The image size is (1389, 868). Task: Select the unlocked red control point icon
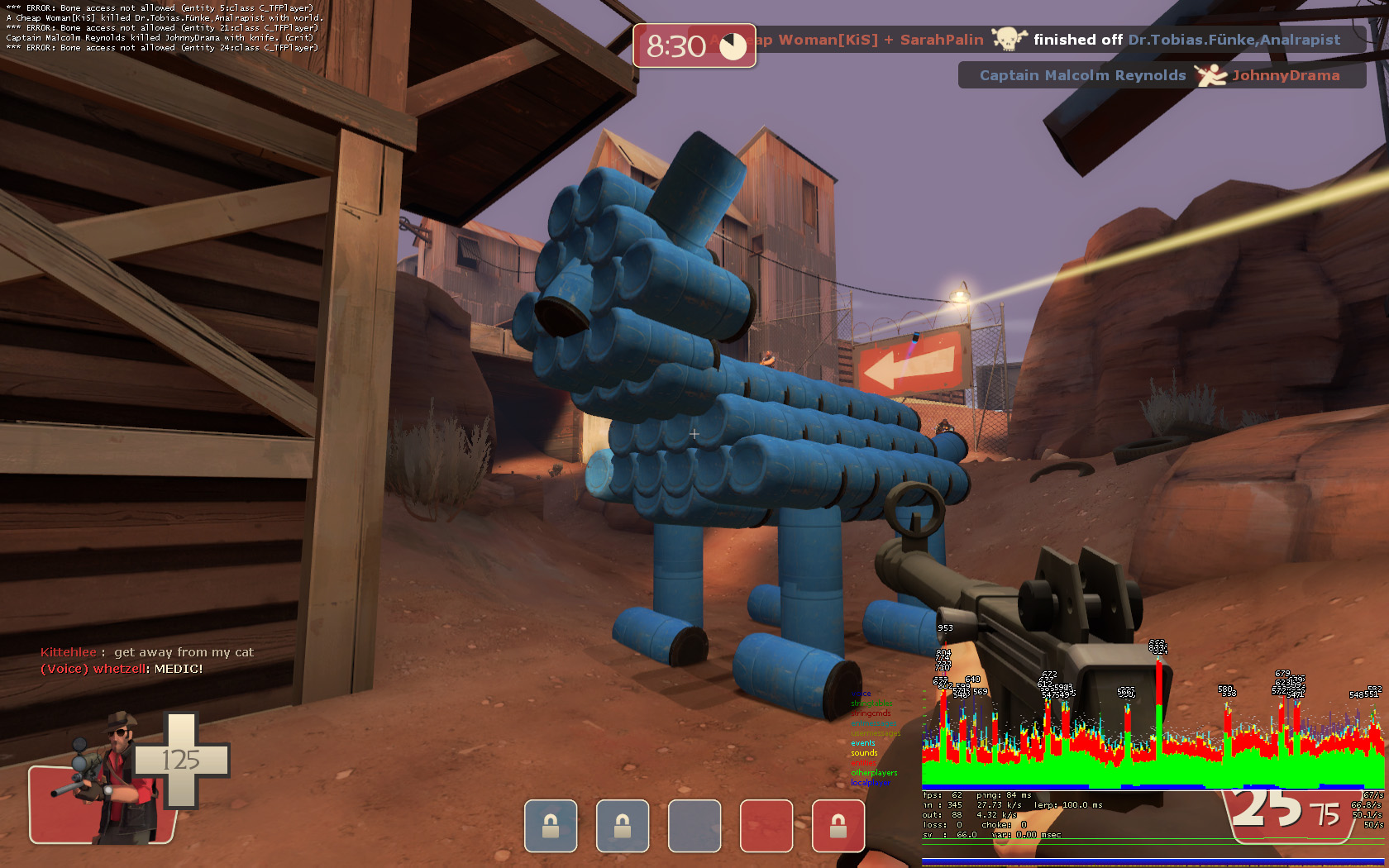point(766,826)
